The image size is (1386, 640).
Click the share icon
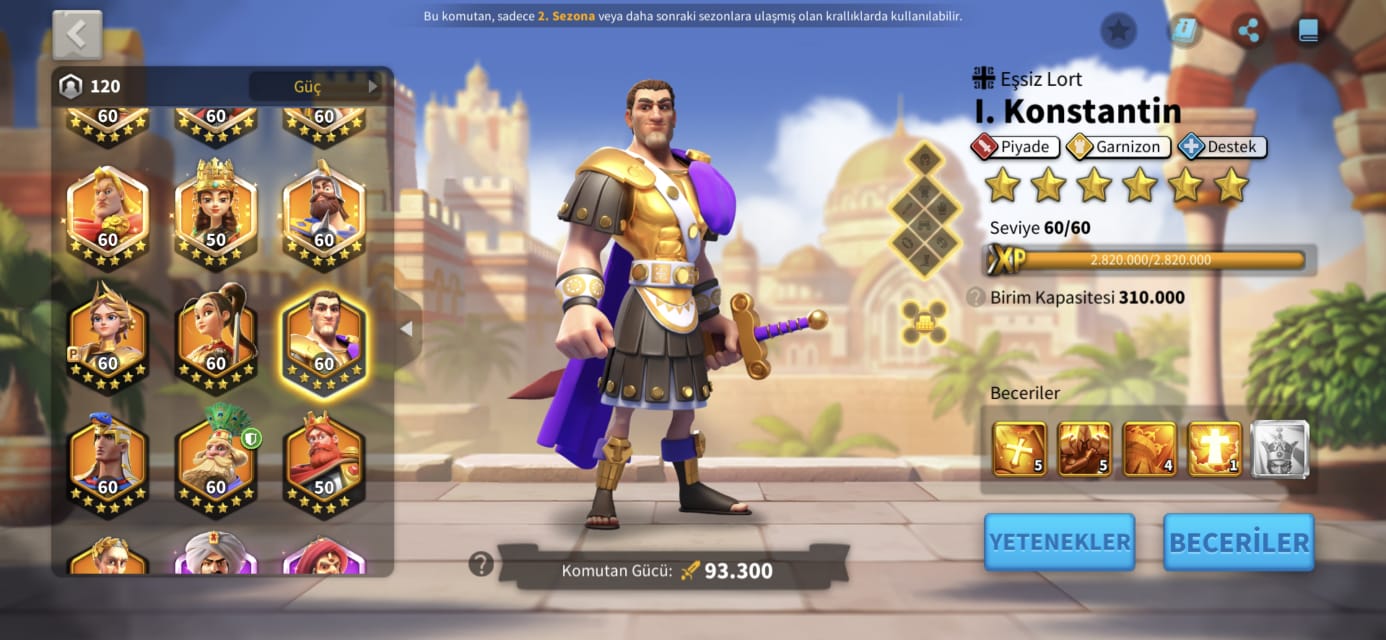tap(1248, 31)
